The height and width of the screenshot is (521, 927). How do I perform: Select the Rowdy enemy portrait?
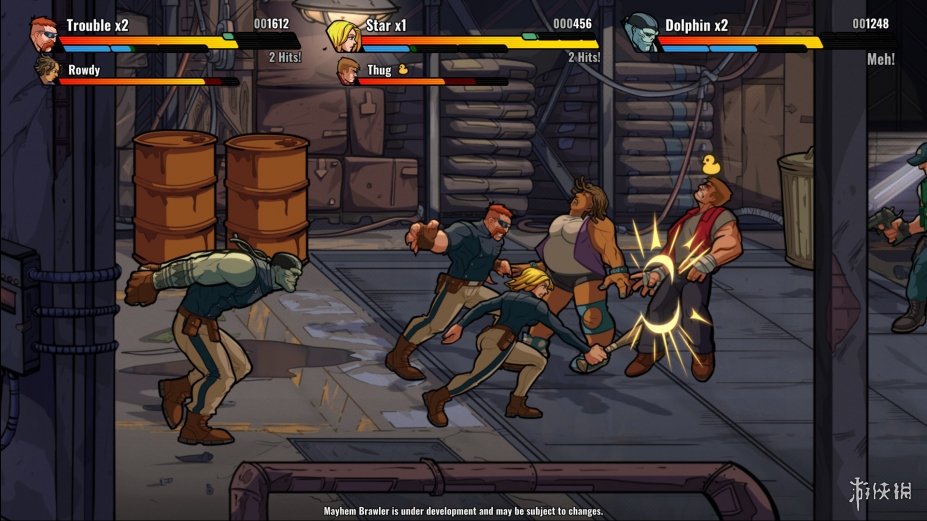click(x=47, y=71)
